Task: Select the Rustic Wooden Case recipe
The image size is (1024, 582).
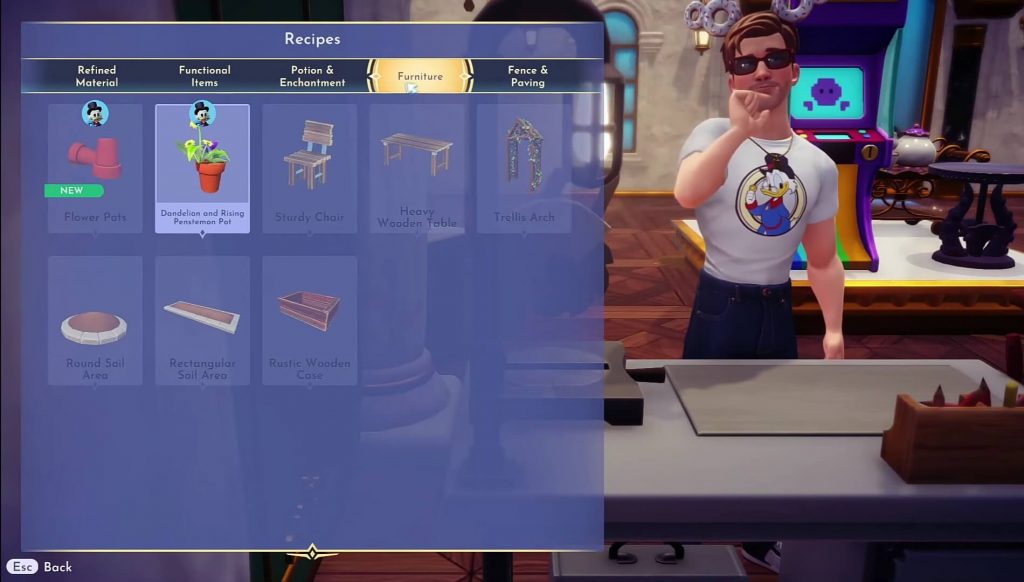Action: tap(309, 320)
